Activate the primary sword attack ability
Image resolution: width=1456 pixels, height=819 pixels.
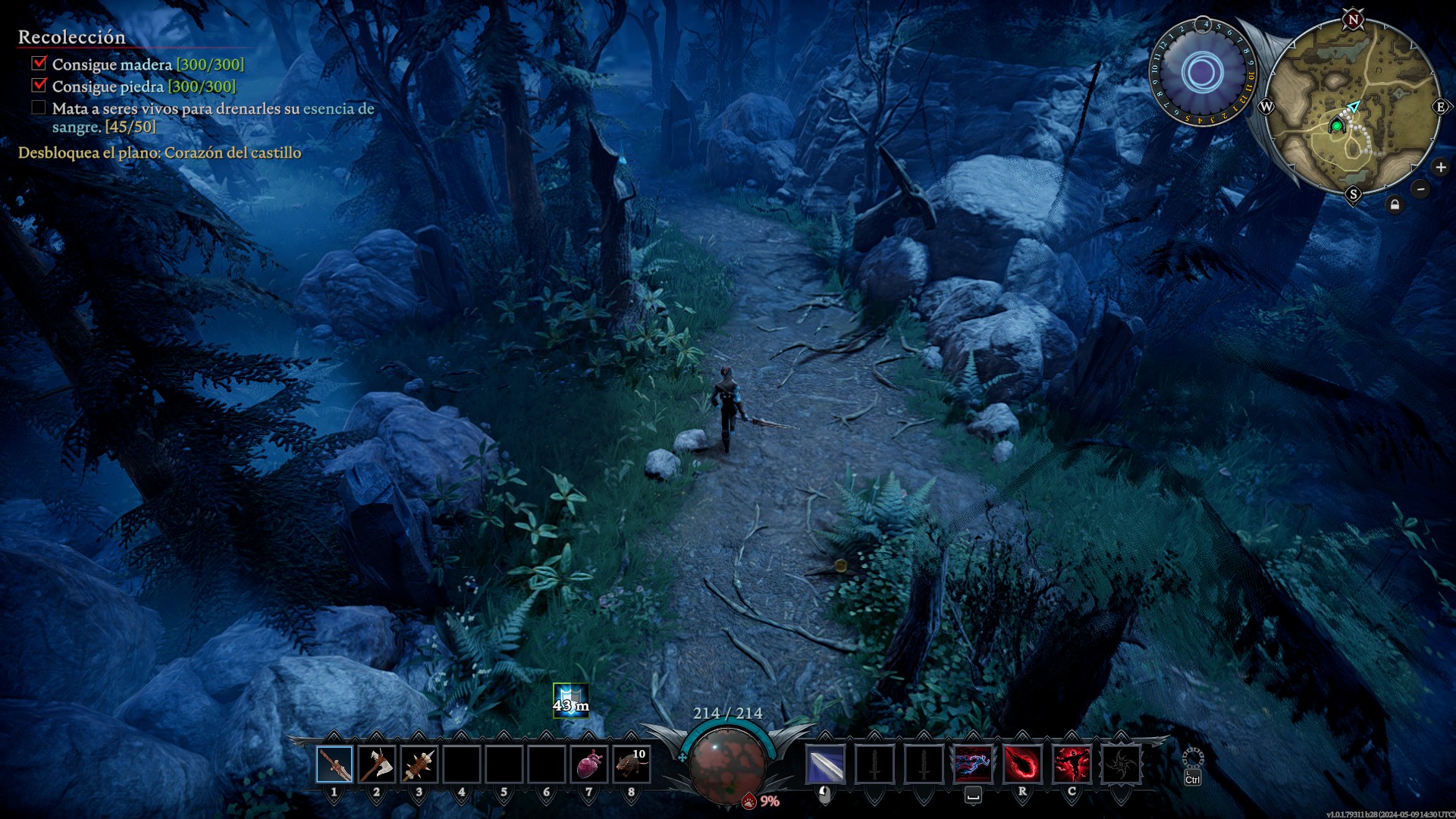[825, 764]
